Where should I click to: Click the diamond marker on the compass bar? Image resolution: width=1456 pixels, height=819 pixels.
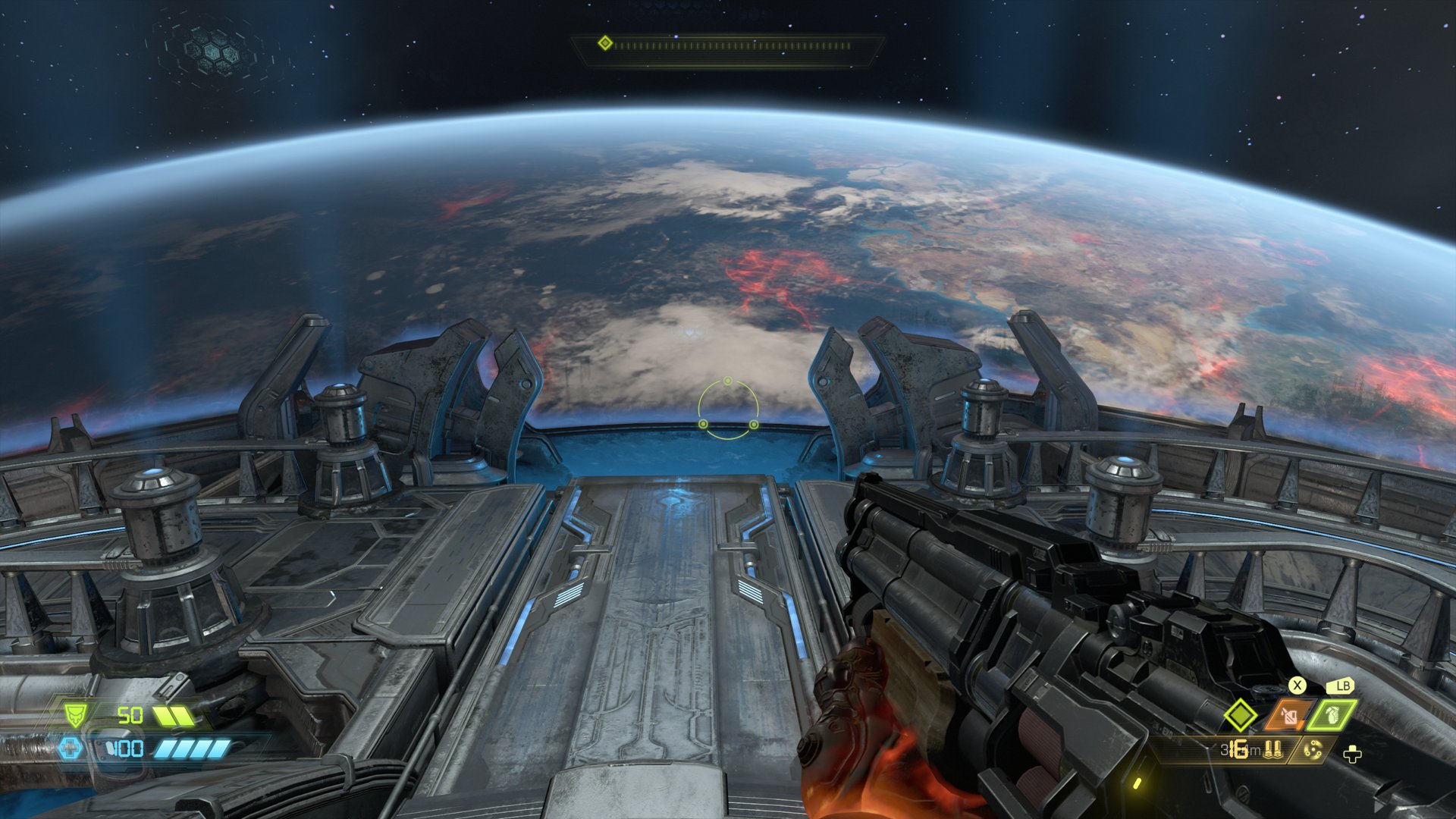(604, 43)
